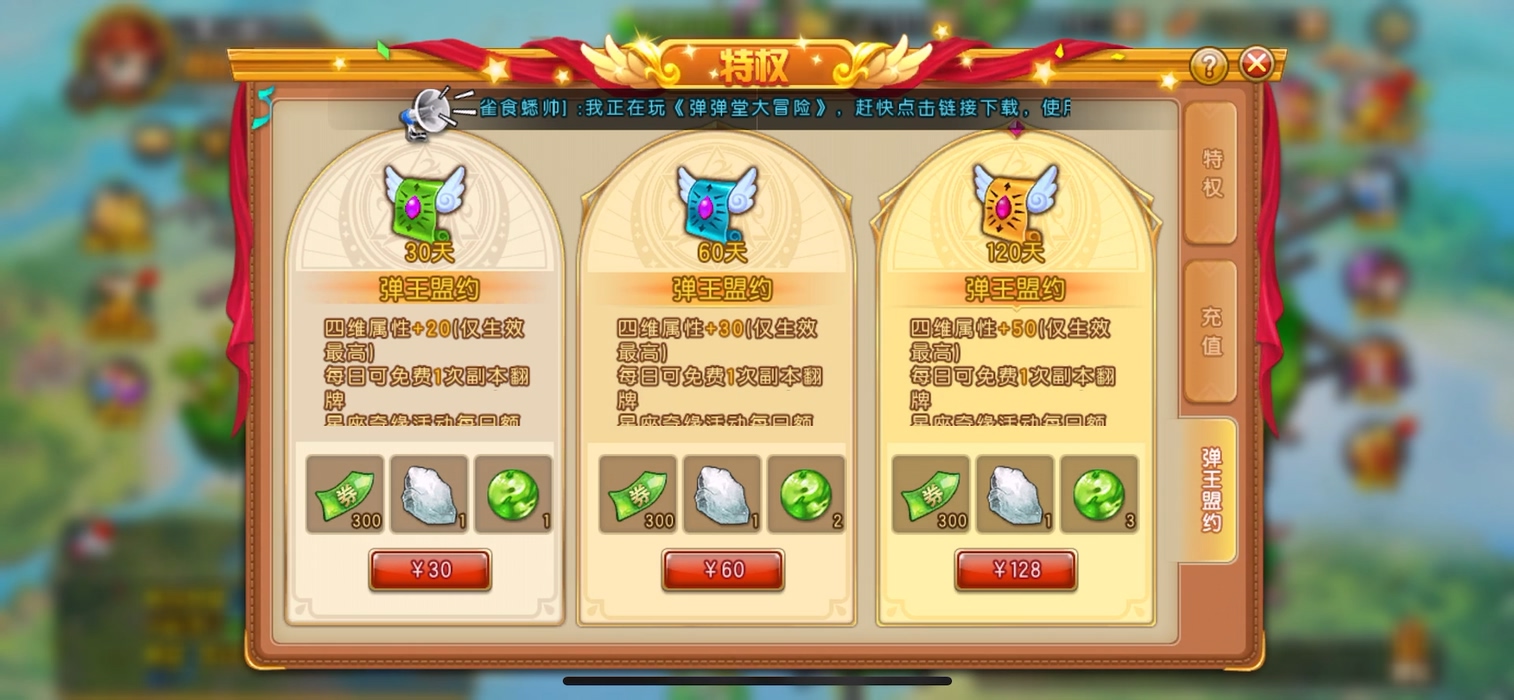Inspect the green orb reward with quantity 1
This screenshot has width=1514, height=700.
(x=513, y=494)
